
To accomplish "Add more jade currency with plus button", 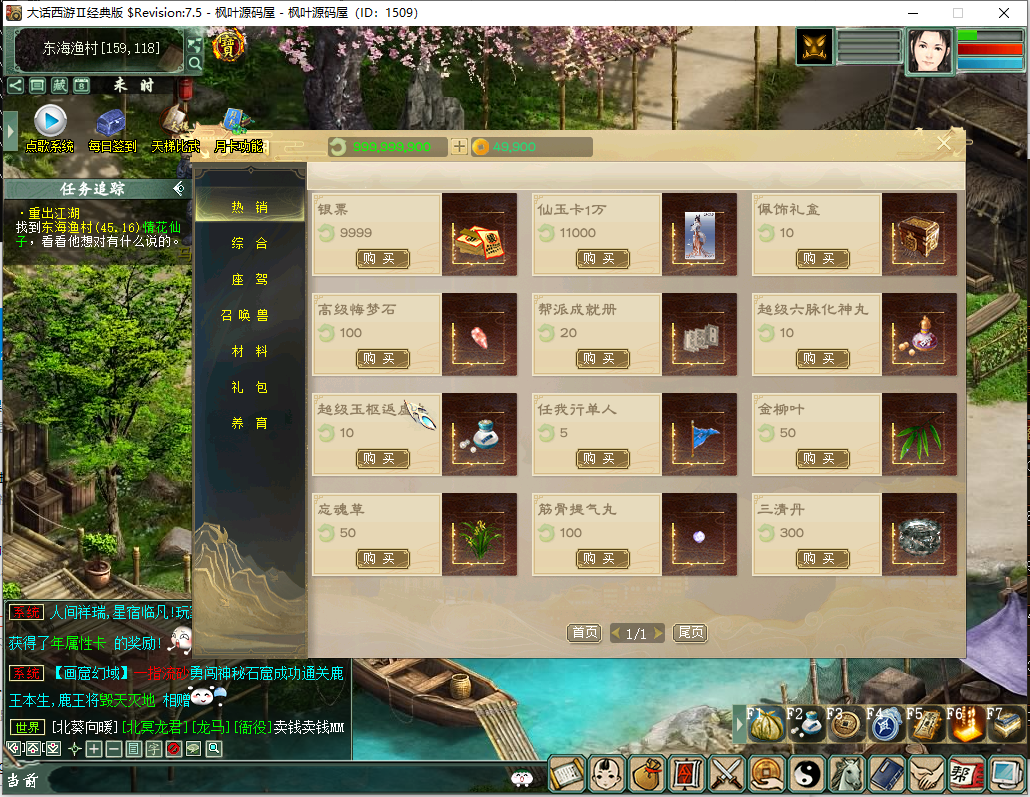I will (x=459, y=147).
